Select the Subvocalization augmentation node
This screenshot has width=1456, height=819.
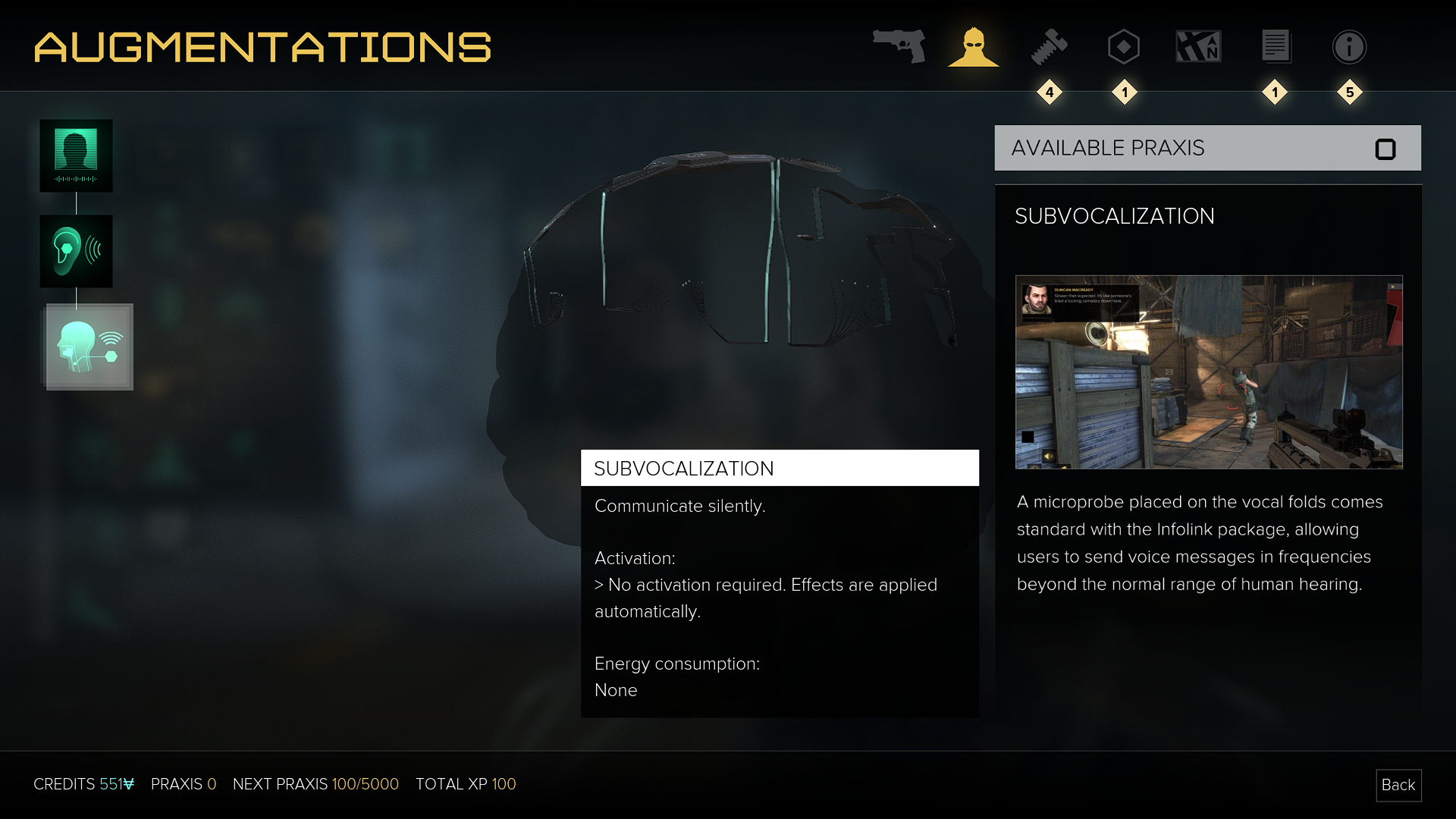coord(89,347)
